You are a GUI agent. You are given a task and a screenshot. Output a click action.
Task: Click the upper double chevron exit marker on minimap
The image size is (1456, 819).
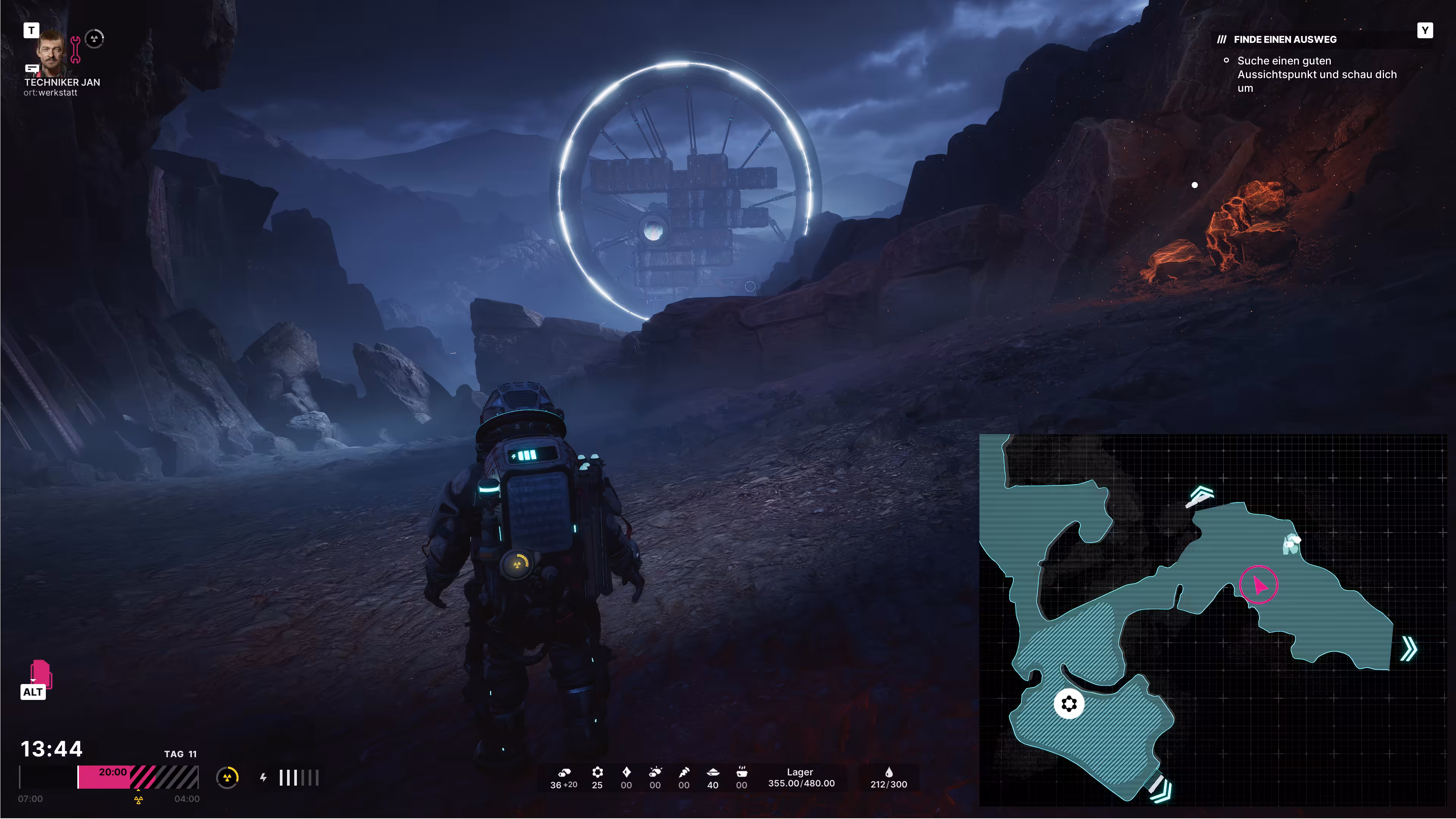1200,496
